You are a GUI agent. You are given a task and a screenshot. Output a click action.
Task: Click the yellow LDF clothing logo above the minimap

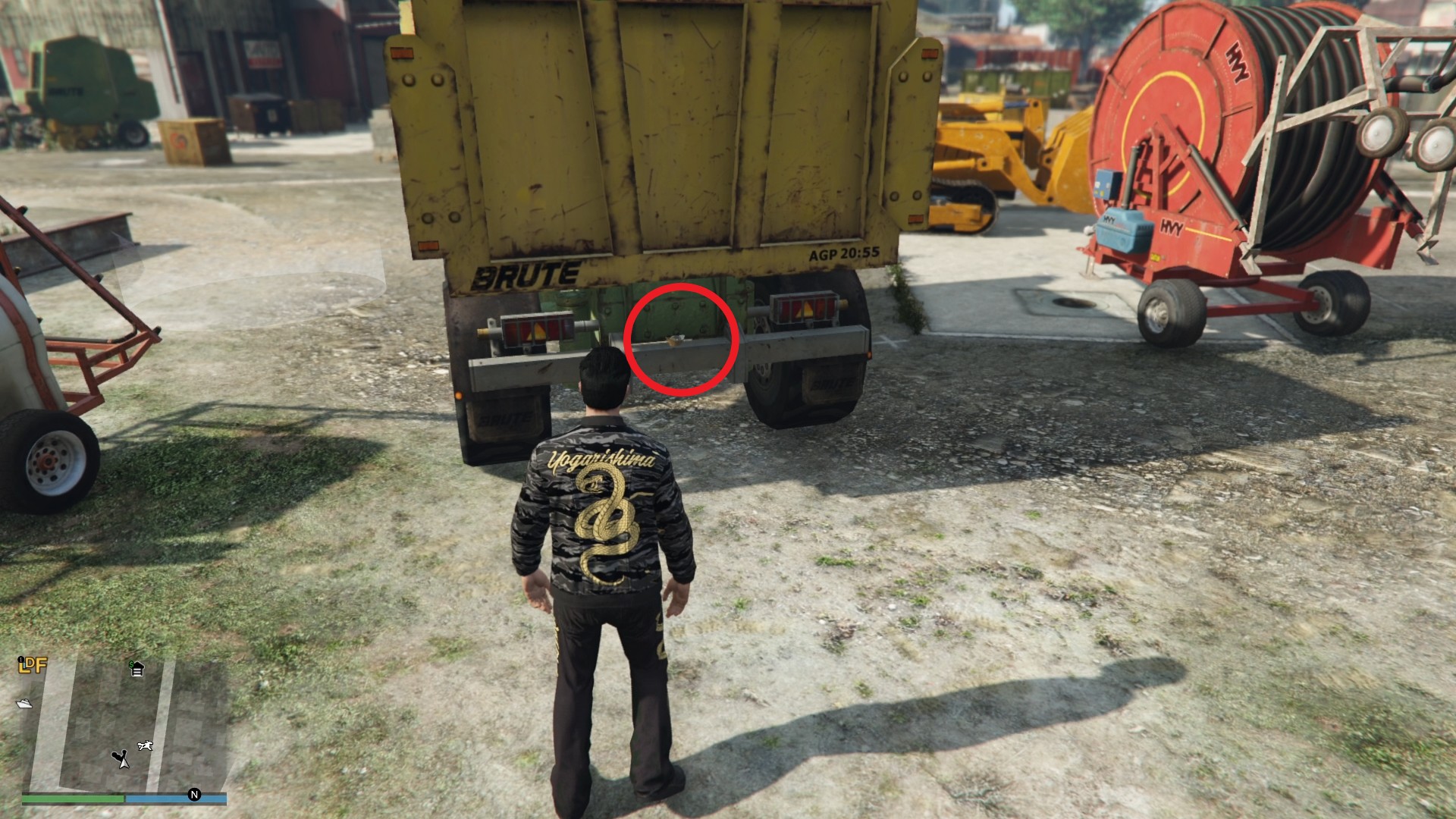click(x=33, y=666)
